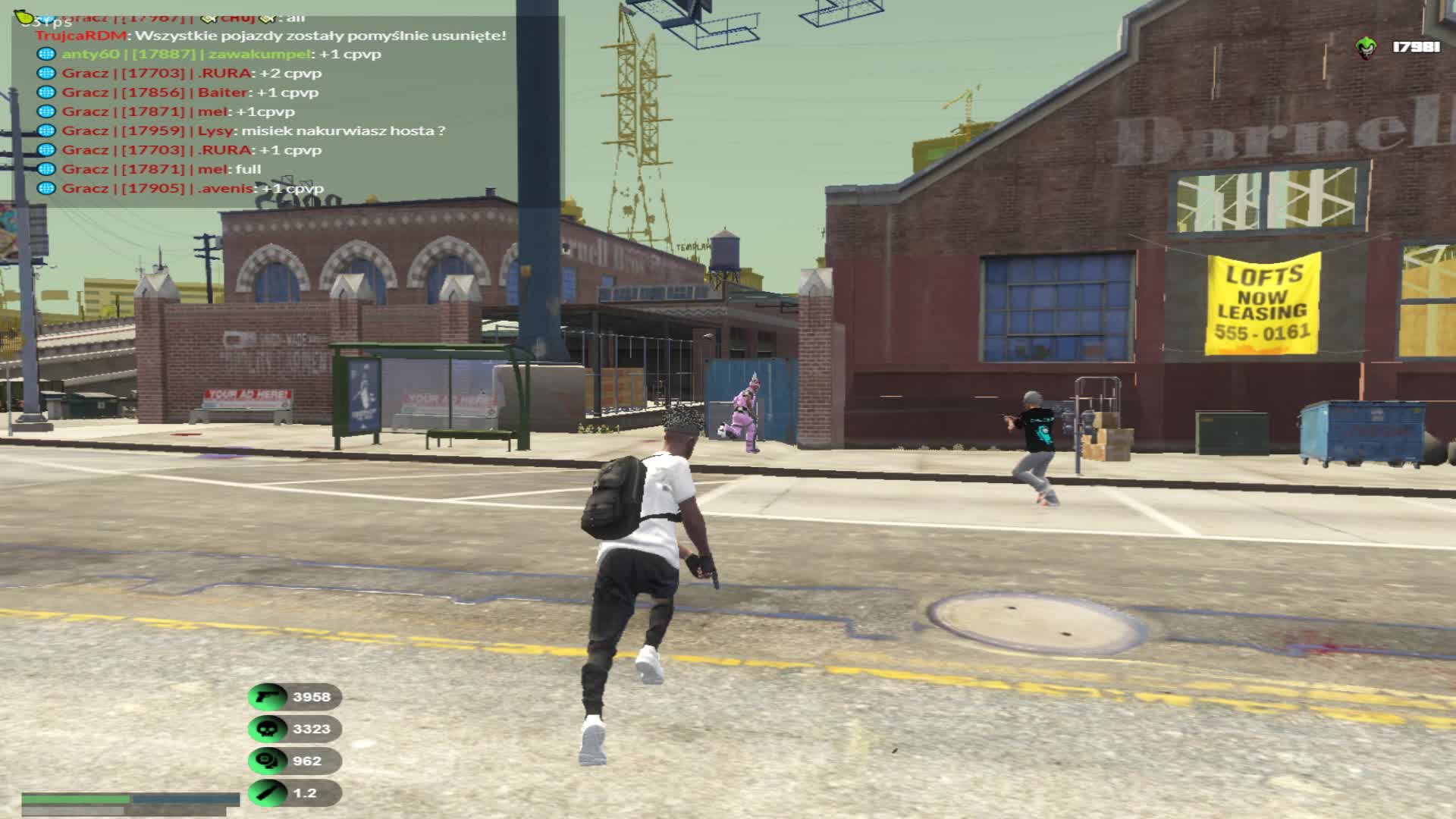Click the skull icon in the stats HUD
The height and width of the screenshot is (819, 1456).
[x=268, y=729]
